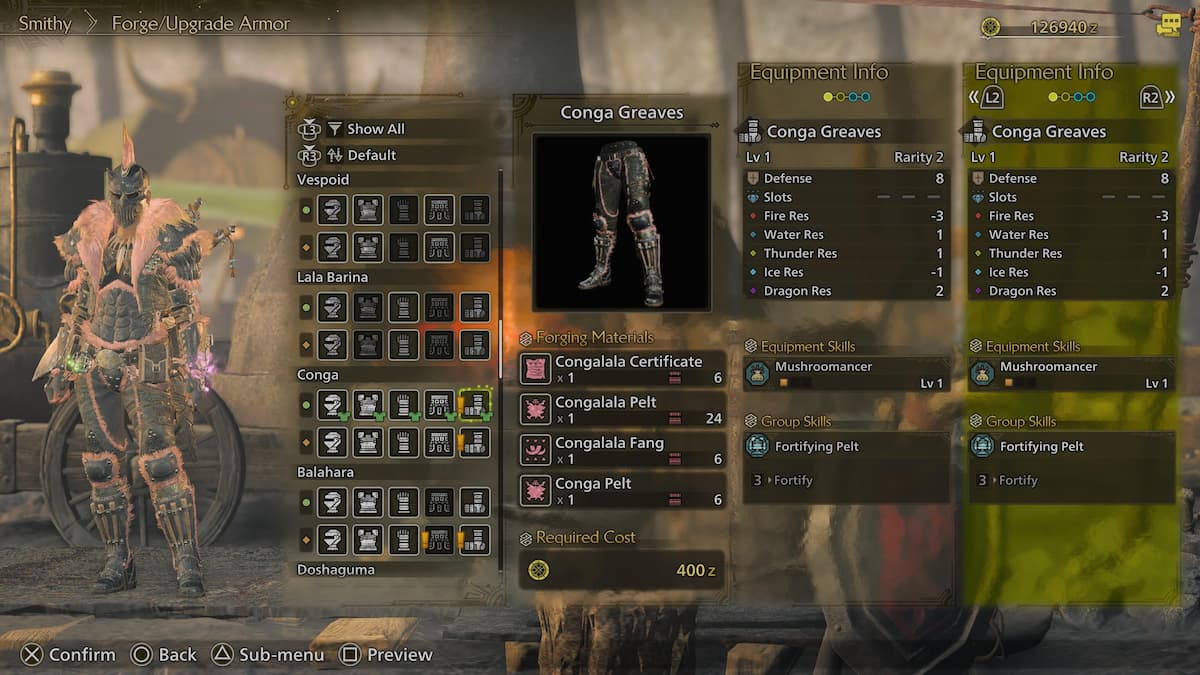This screenshot has height=675, width=1200.
Task: Choose the Congalala Pelt material row
Action: point(622,410)
